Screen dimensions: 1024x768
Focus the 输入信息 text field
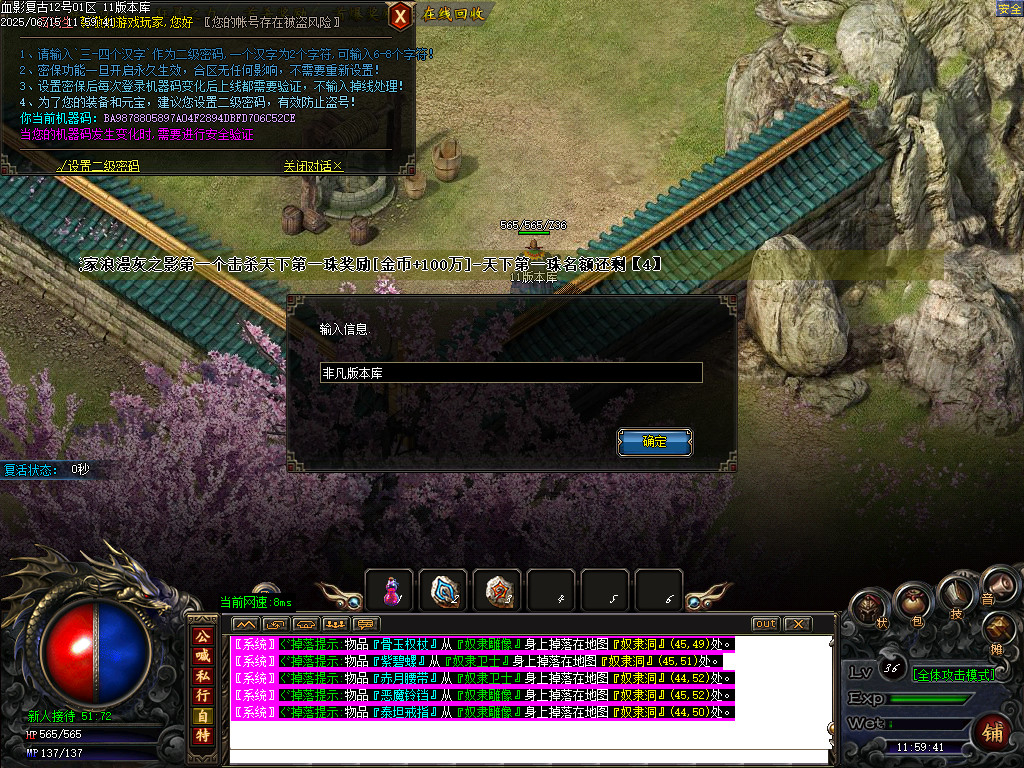coord(511,373)
